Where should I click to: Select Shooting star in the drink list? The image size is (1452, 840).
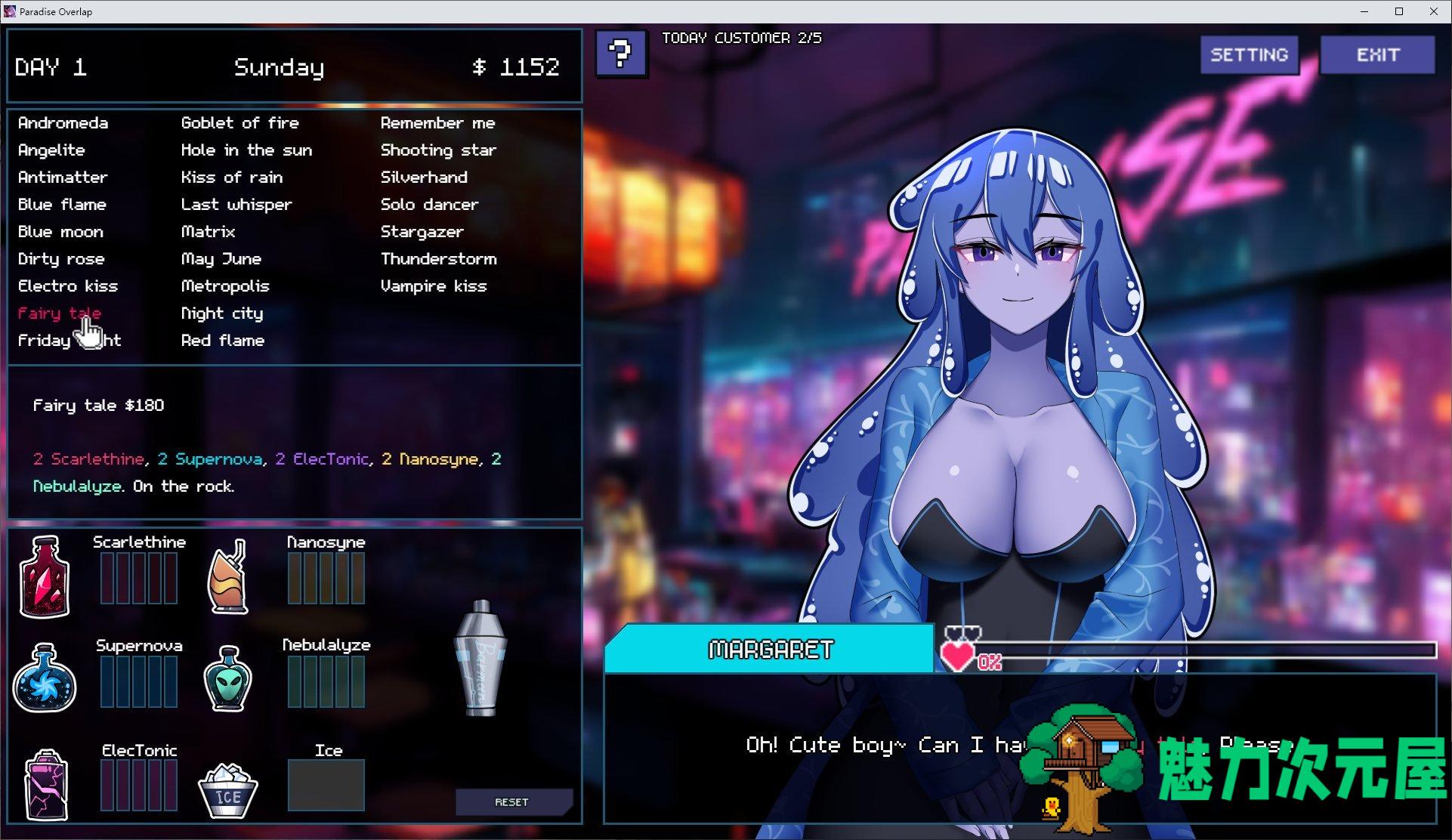tap(438, 150)
